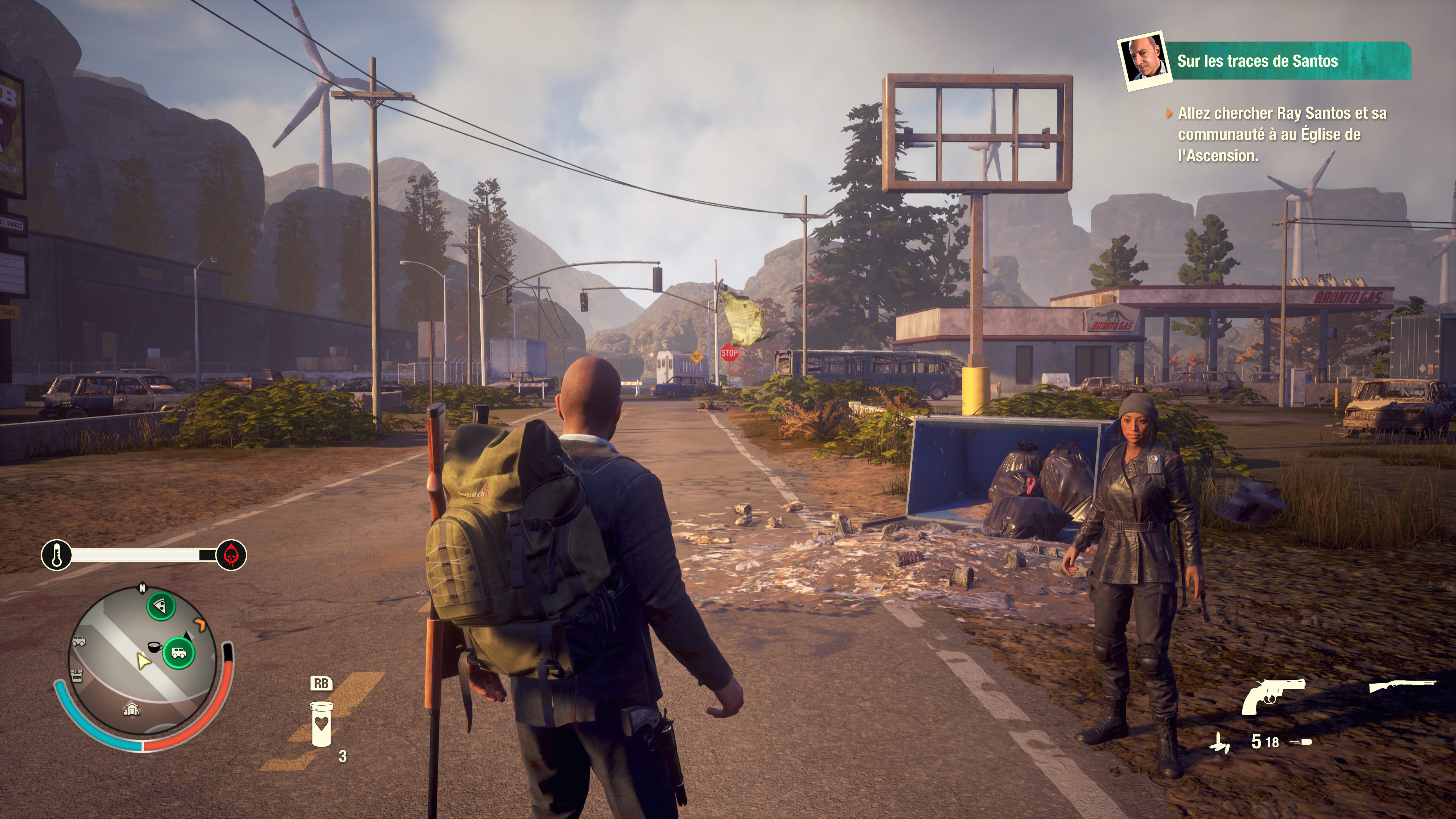Open the Sur les traces de Santos objective

(x=1257, y=61)
